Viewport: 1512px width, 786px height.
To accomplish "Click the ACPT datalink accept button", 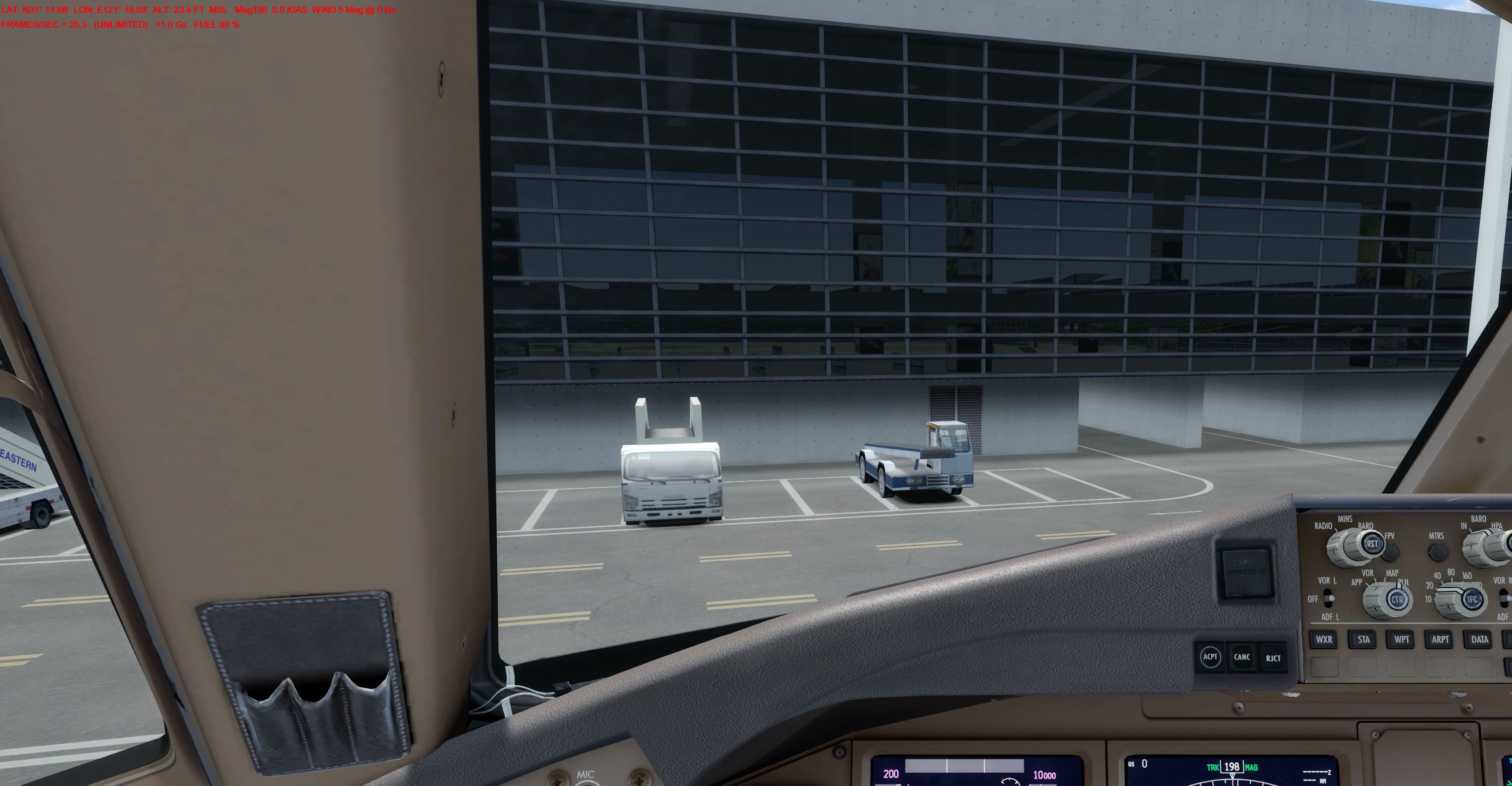I will [1210, 657].
